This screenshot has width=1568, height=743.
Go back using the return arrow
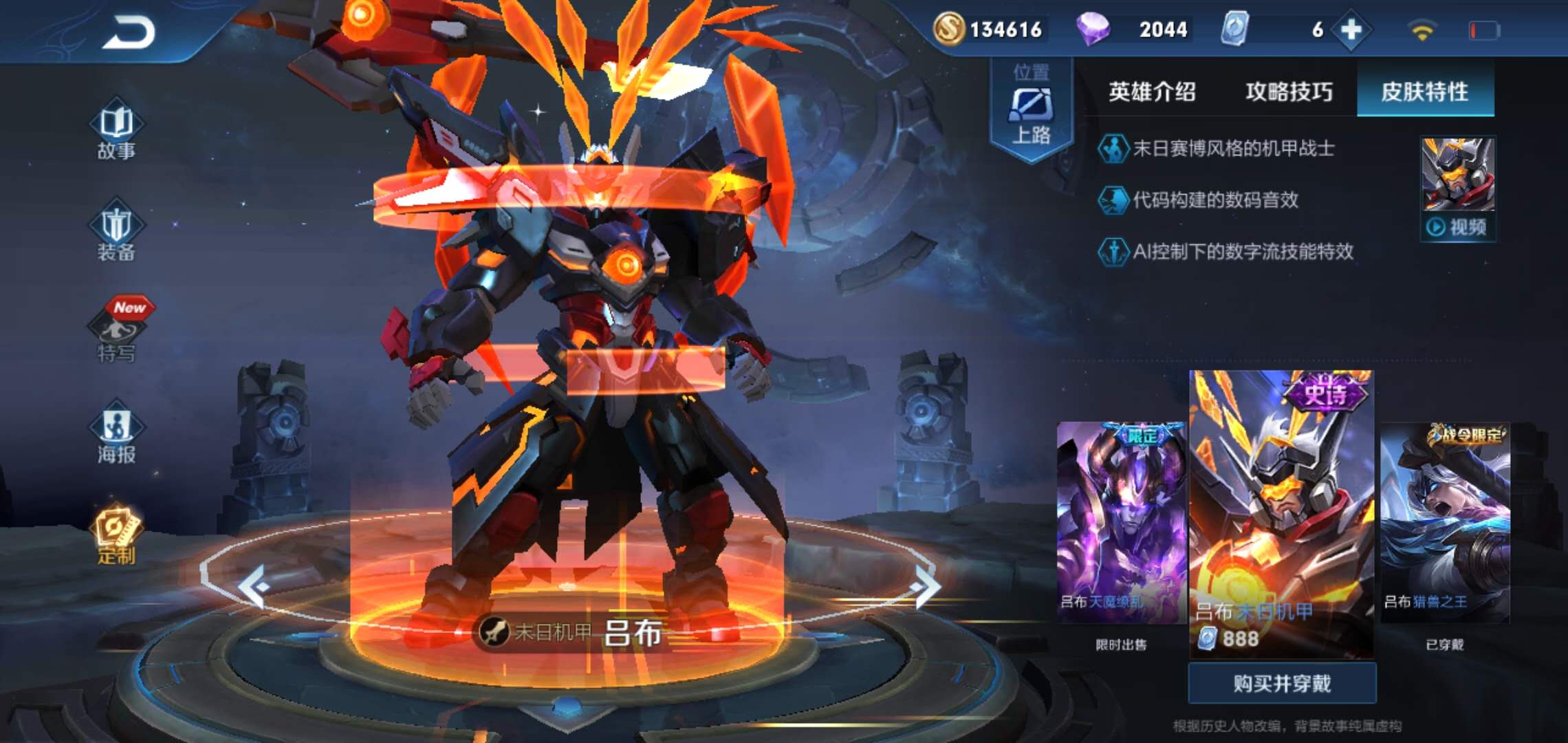[x=129, y=32]
